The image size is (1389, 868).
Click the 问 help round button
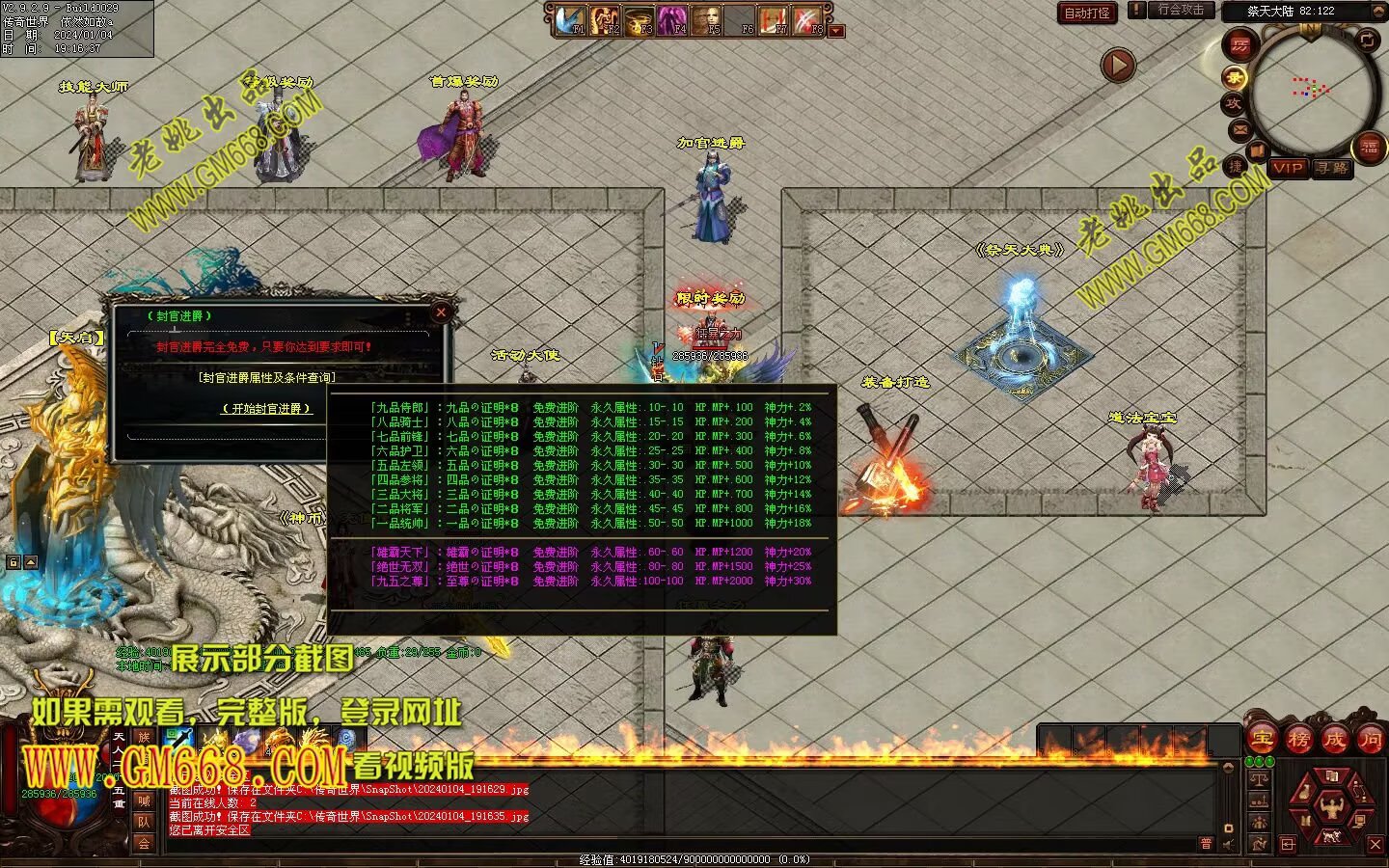point(1370,740)
